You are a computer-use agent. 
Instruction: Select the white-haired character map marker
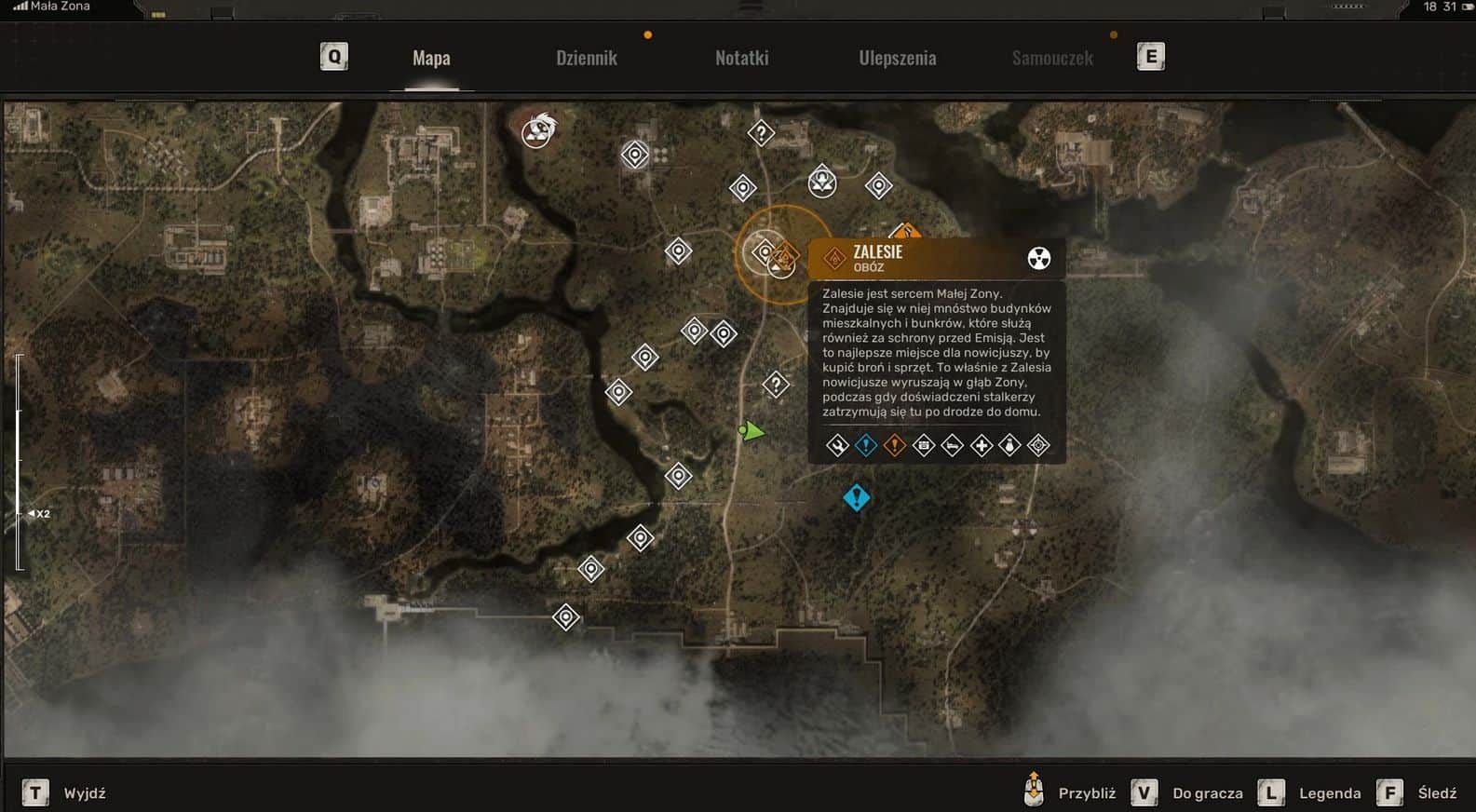tap(537, 130)
